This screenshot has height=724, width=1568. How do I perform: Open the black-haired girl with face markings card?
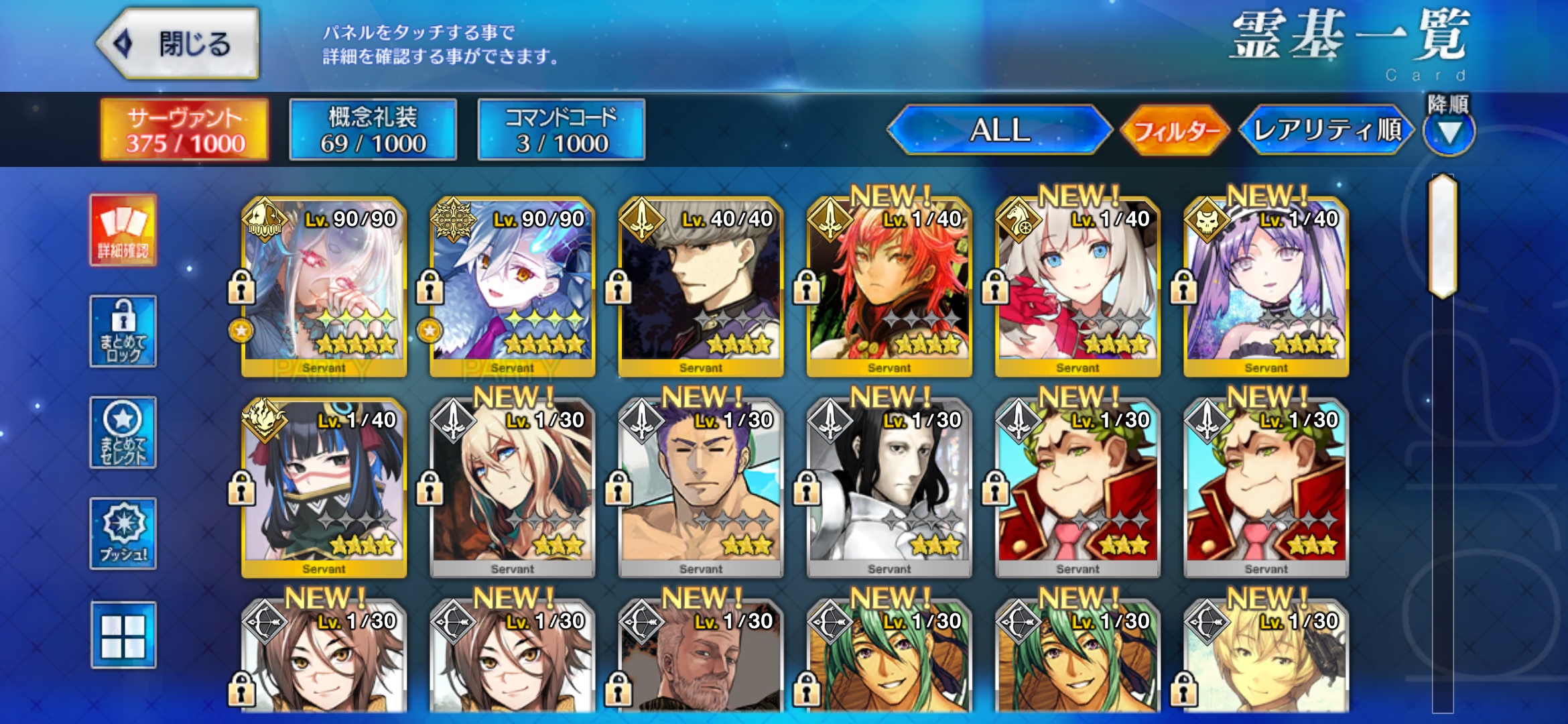(x=324, y=488)
